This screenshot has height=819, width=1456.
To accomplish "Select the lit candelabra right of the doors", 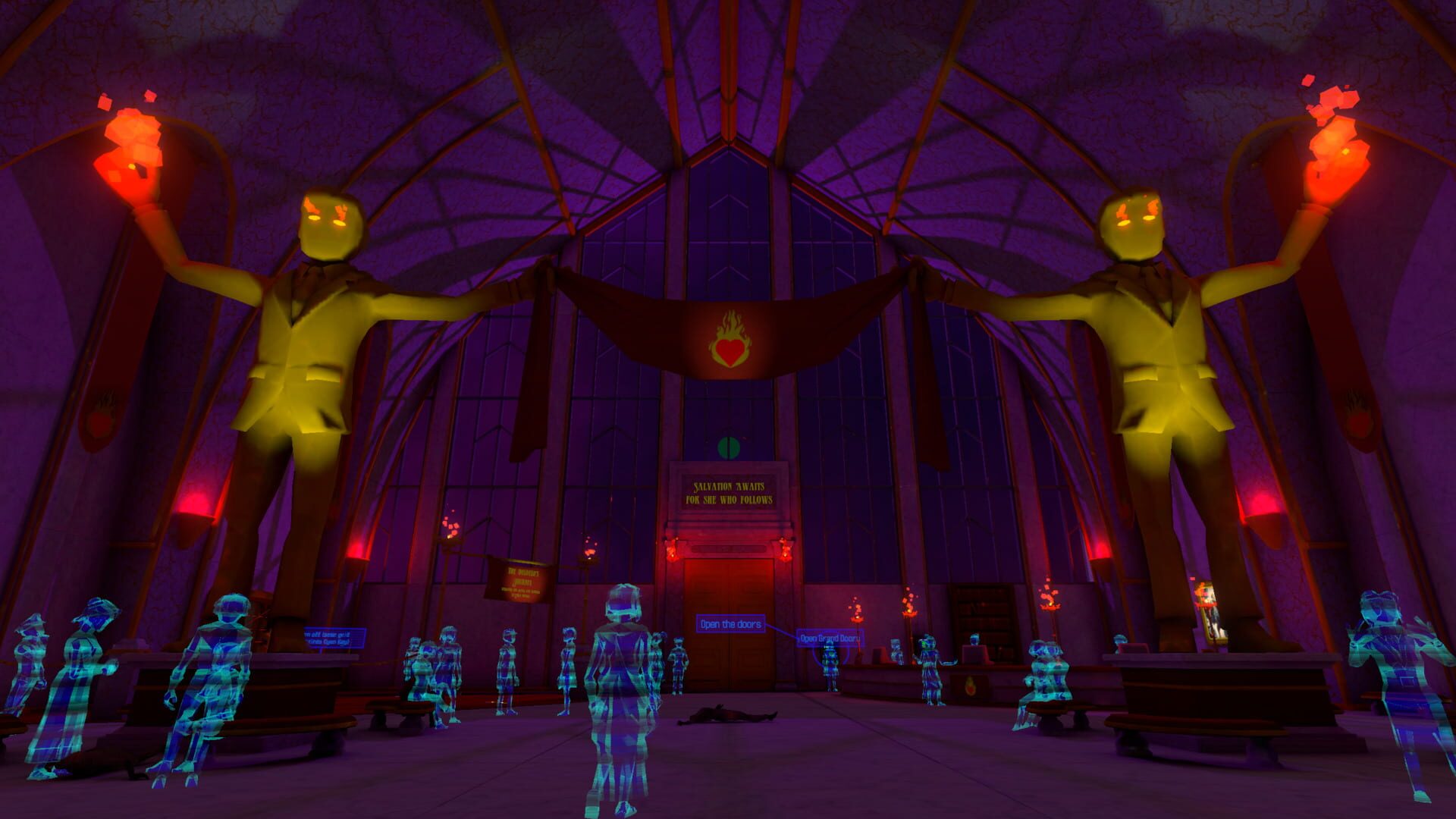I will pos(910,607).
